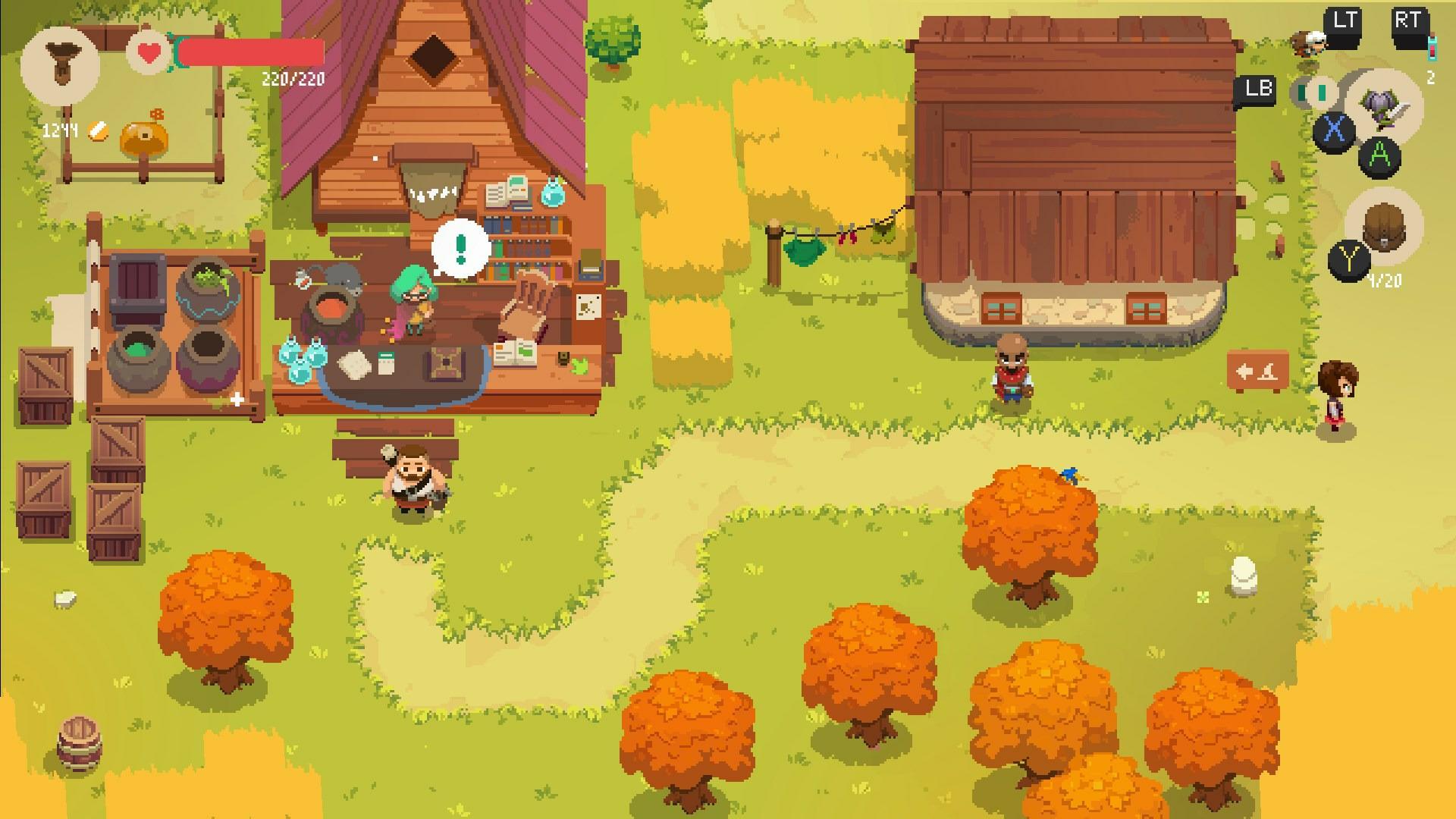Click the blue potion icon under RT

coord(1432,48)
